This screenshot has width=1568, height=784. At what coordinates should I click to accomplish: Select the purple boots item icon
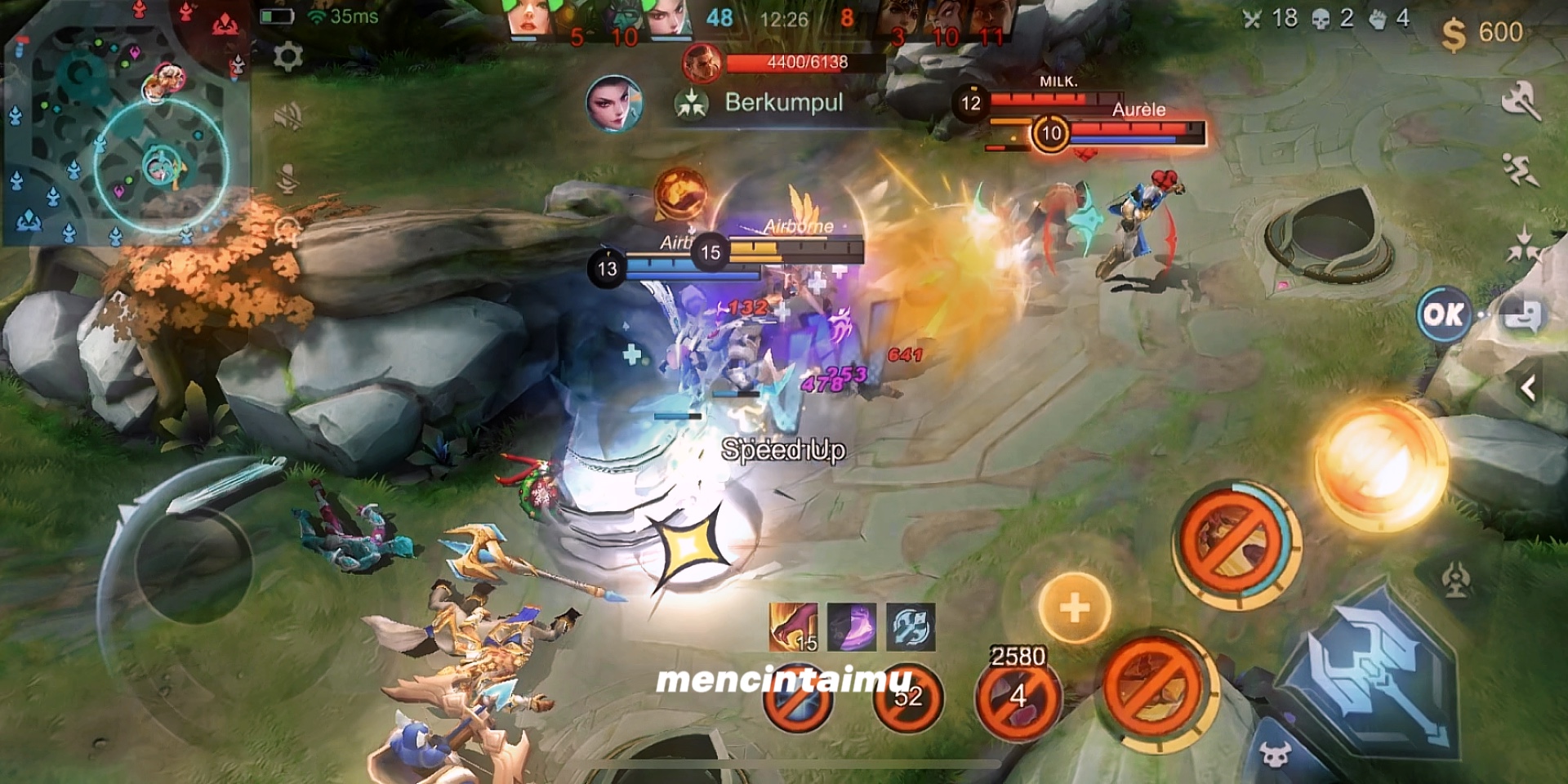[x=852, y=627]
